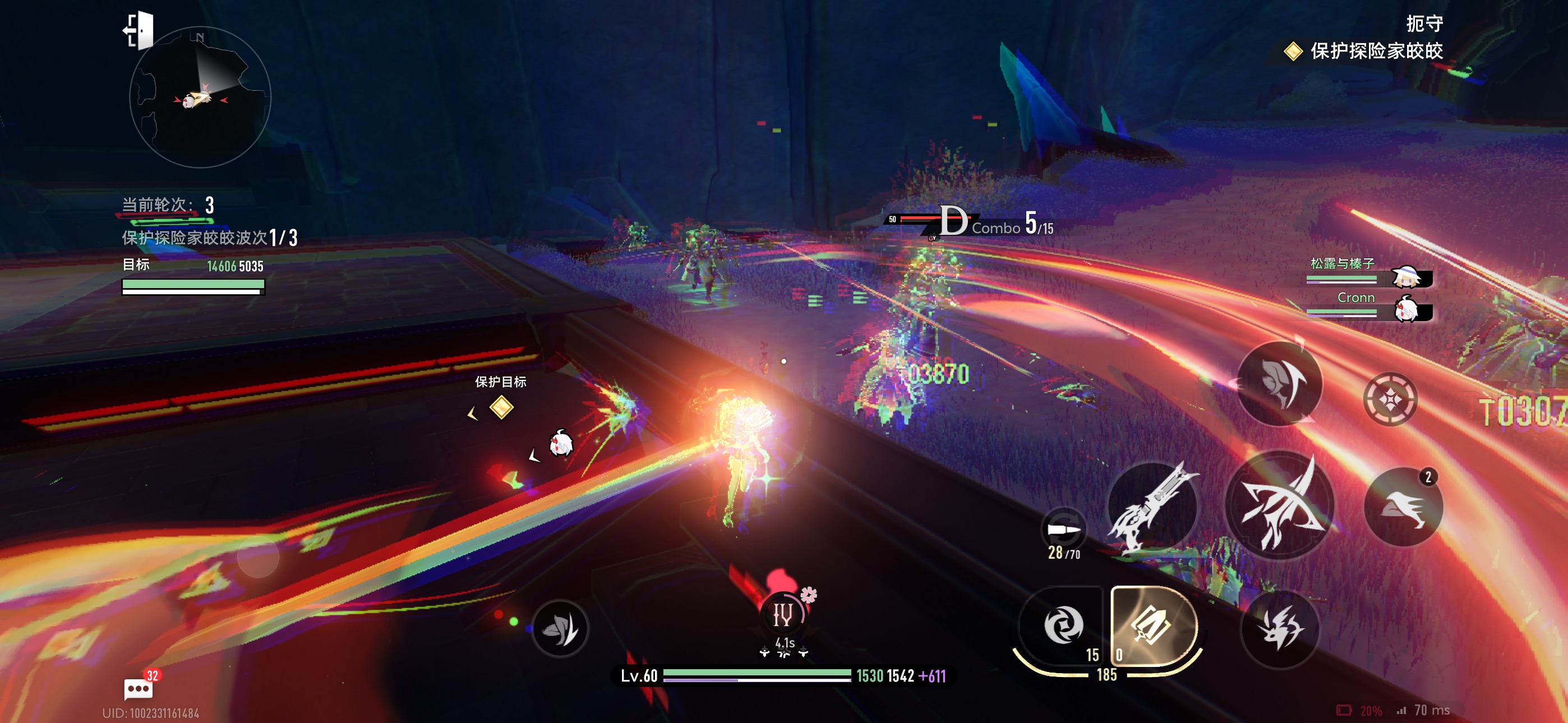Activate the winged helmet skill button

coord(1280,383)
